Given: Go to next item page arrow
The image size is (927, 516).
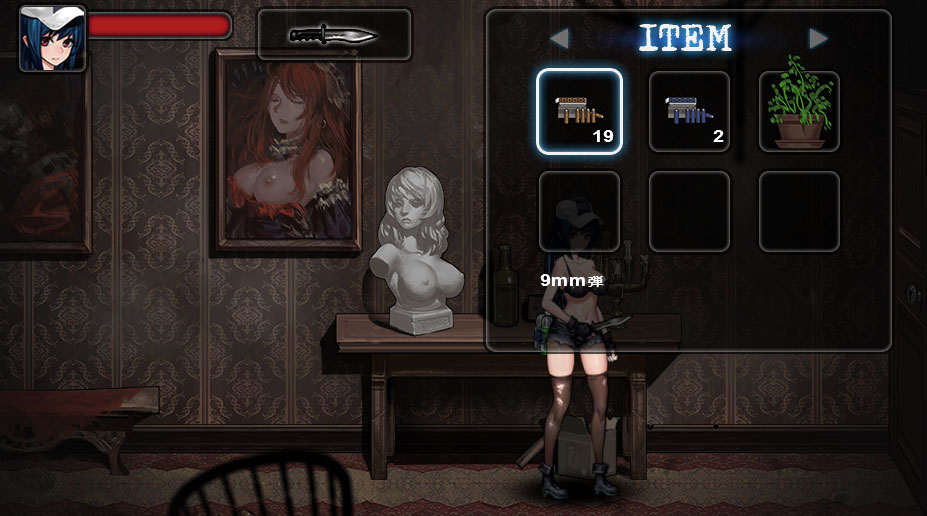Looking at the screenshot, I should 818,39.
